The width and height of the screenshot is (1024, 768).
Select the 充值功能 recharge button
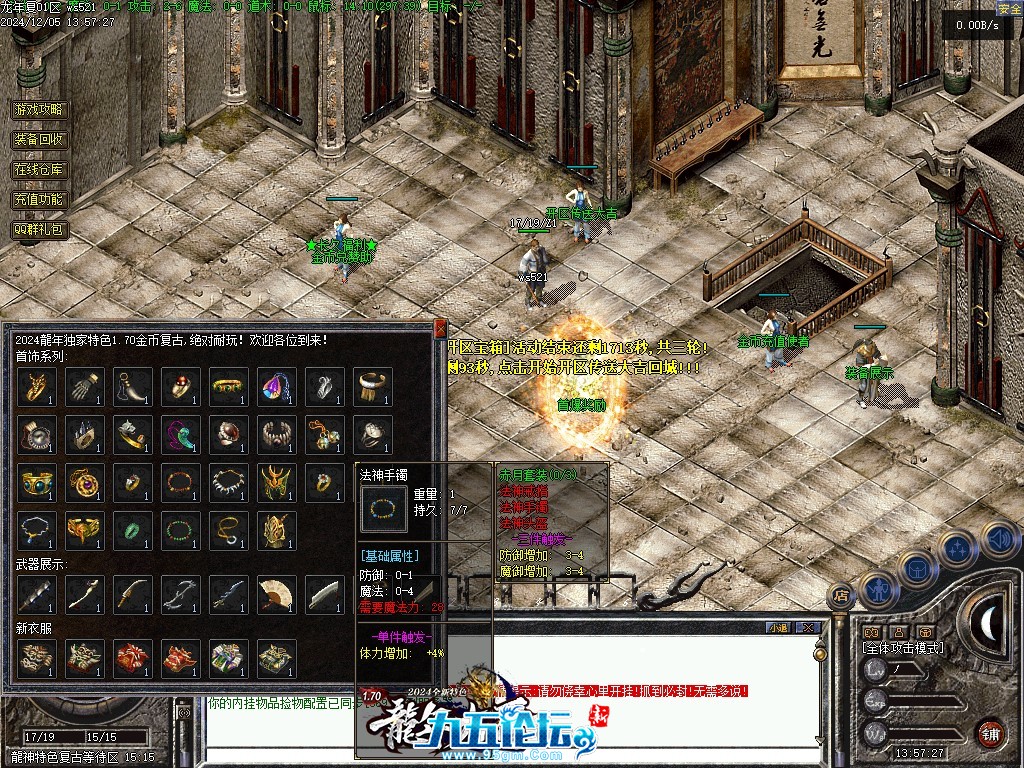[40, 200]
